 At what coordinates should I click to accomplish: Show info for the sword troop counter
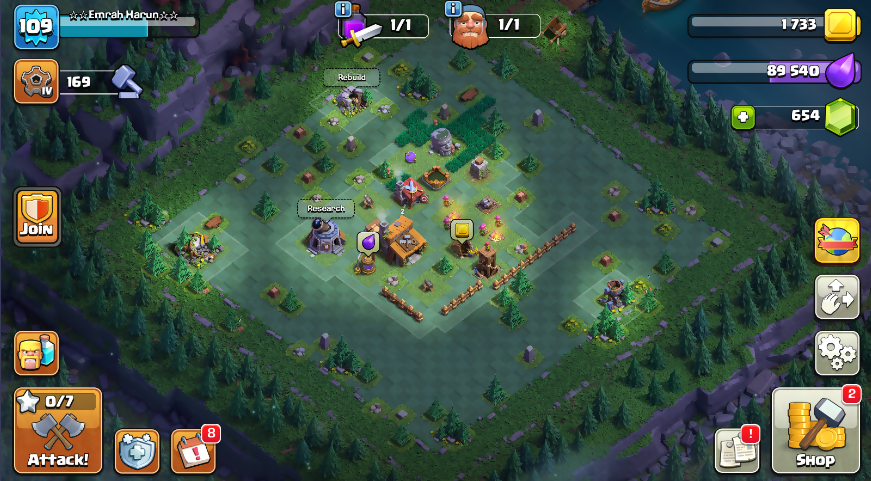(344, 9)
